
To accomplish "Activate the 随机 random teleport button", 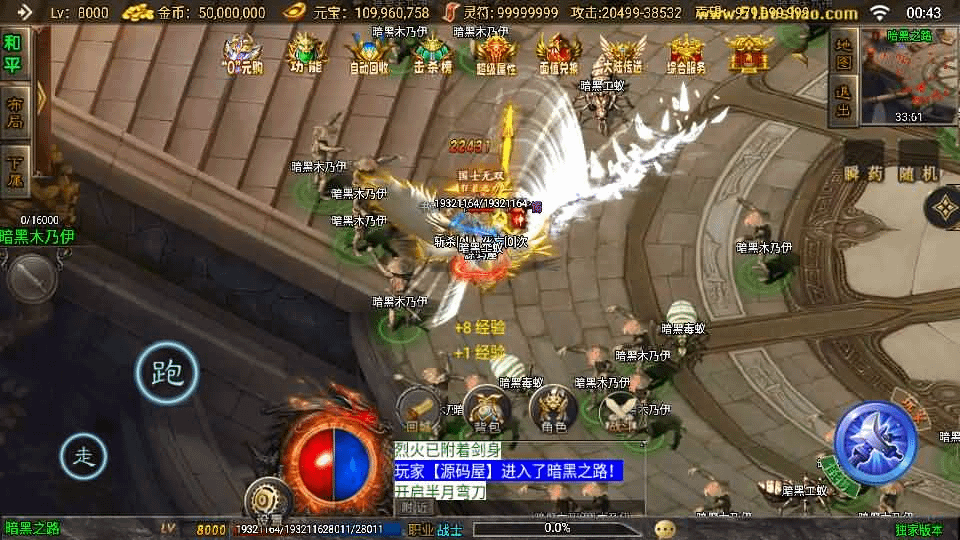I will click(x=917, y=162).
